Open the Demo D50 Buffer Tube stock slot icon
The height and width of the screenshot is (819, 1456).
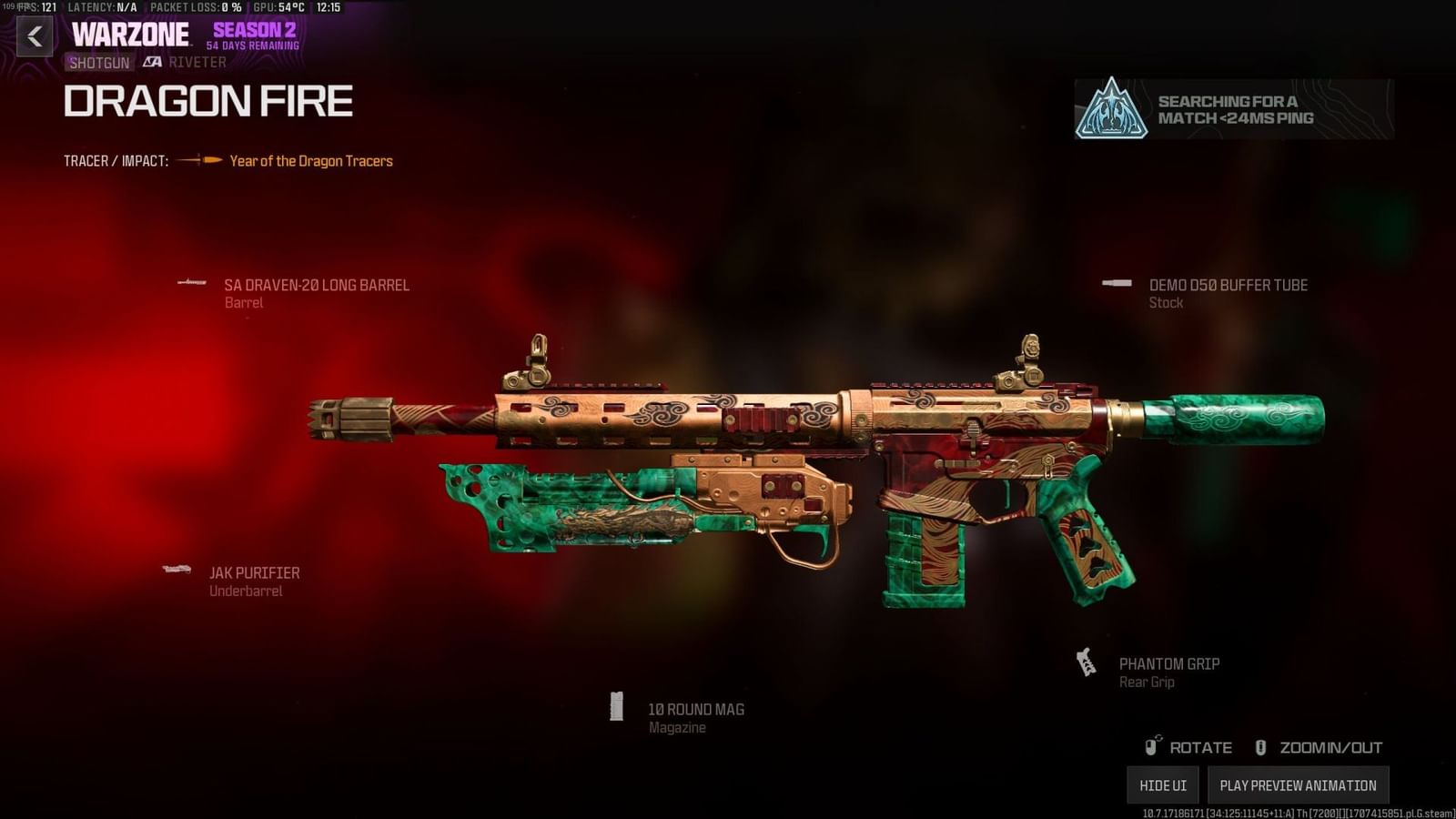(x=1116, y=283)
